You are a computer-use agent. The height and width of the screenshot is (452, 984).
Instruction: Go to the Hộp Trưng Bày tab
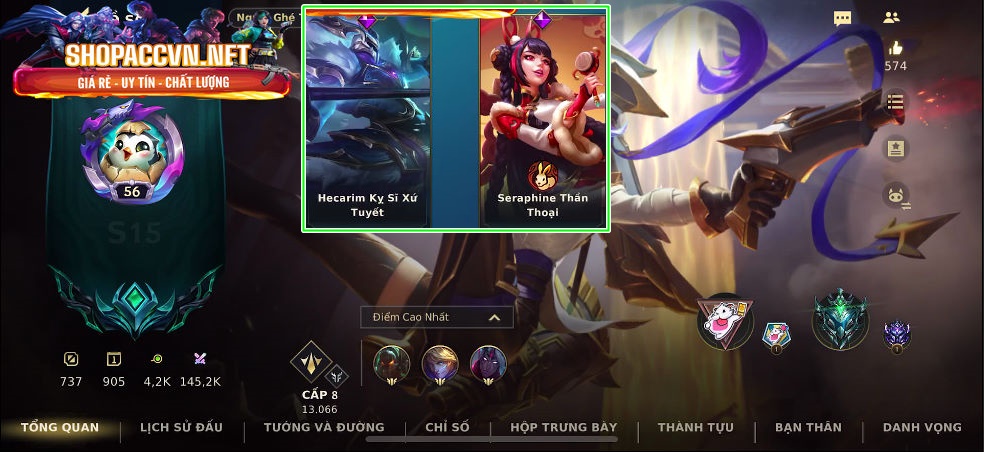click(x=564, y=428)
